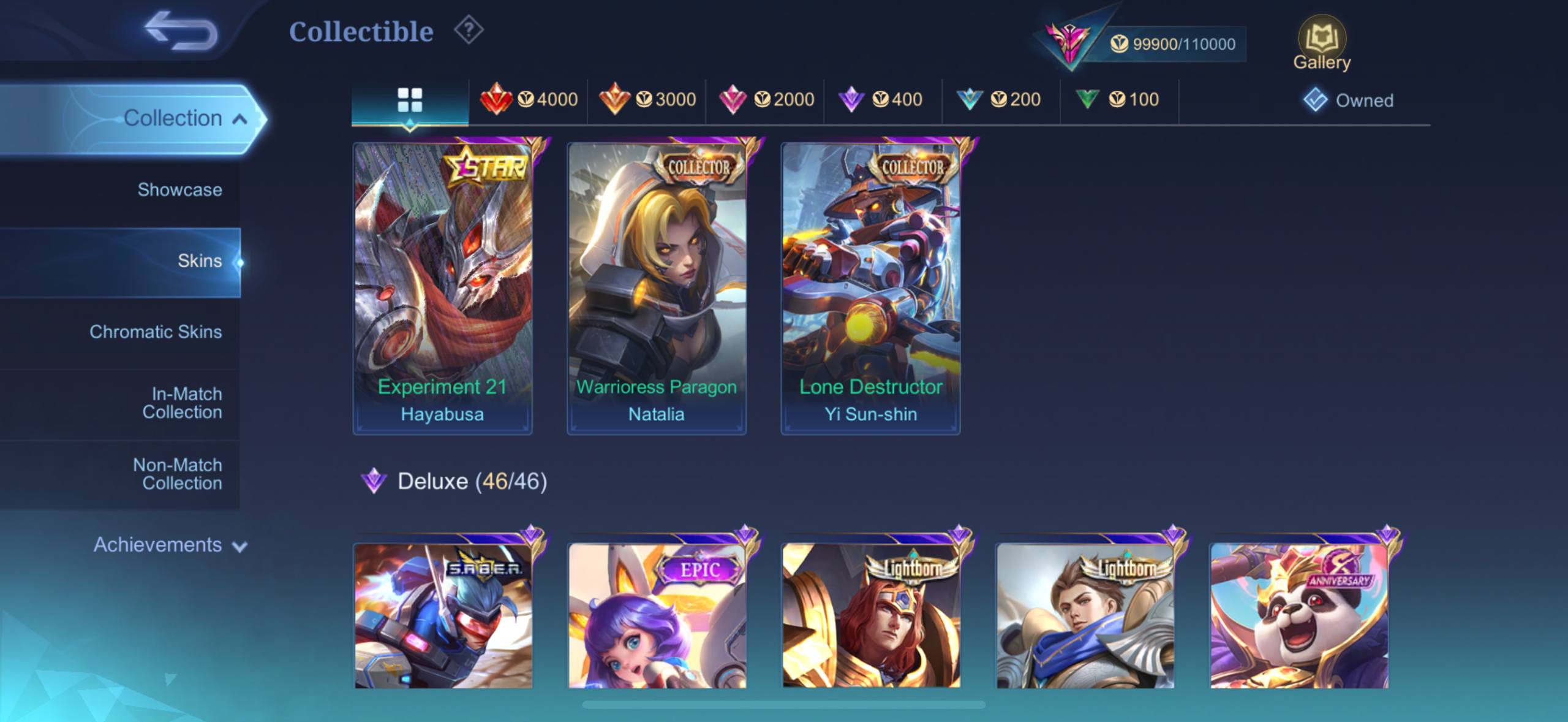
Task: Toggle the Owned filter checkbox
Action: coord(1315,100)
